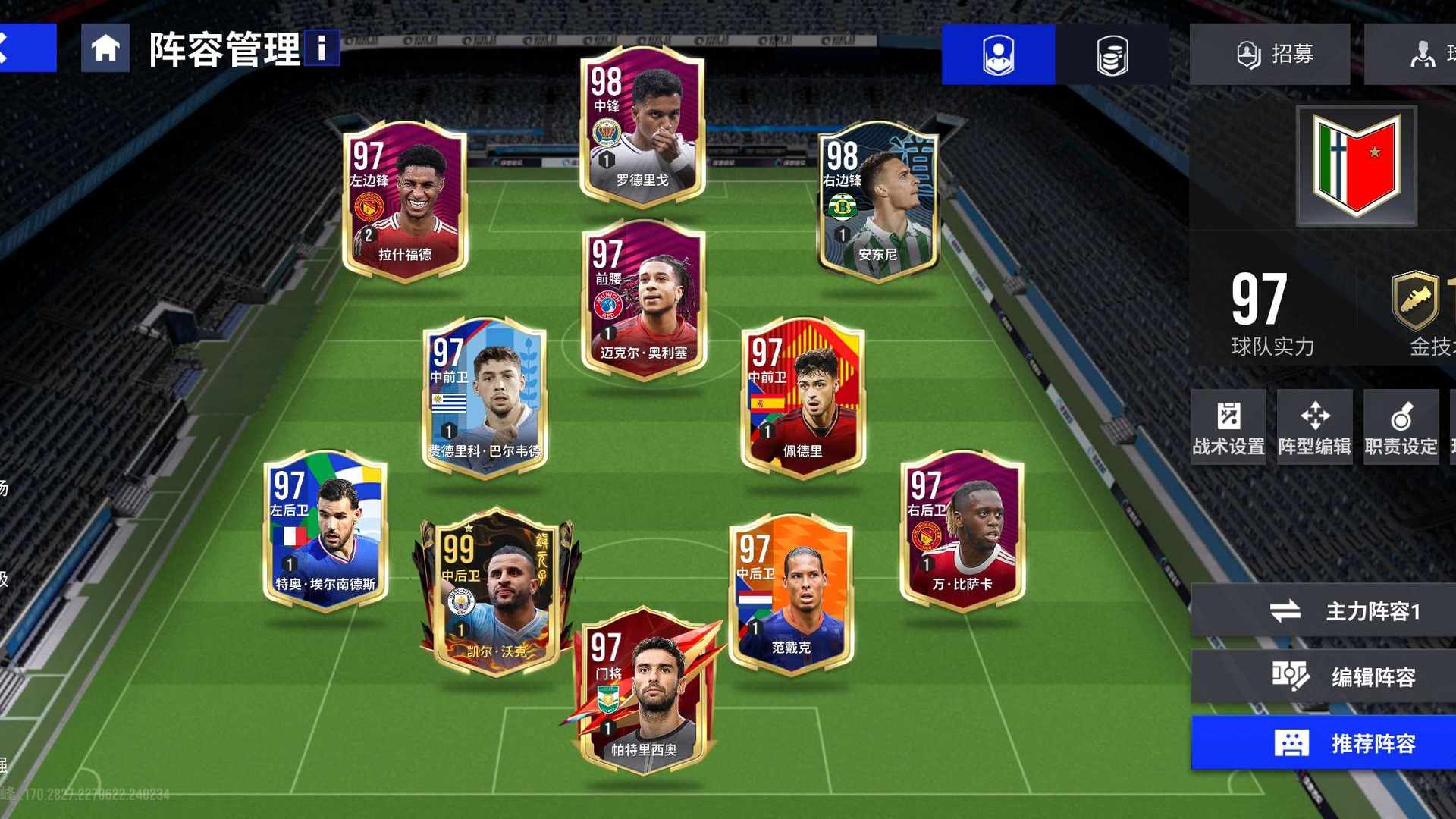Select right winger 安东尼 card
This screenshot has height=819, width=1456.
[878, 201]
